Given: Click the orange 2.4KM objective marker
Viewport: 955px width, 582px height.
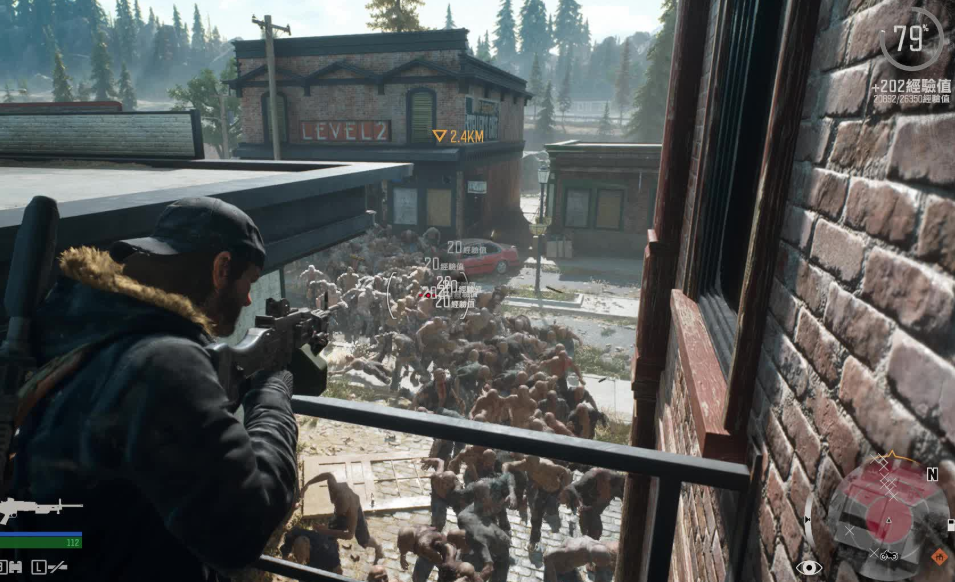Looking at the screenshot, I should click(459, 135).
